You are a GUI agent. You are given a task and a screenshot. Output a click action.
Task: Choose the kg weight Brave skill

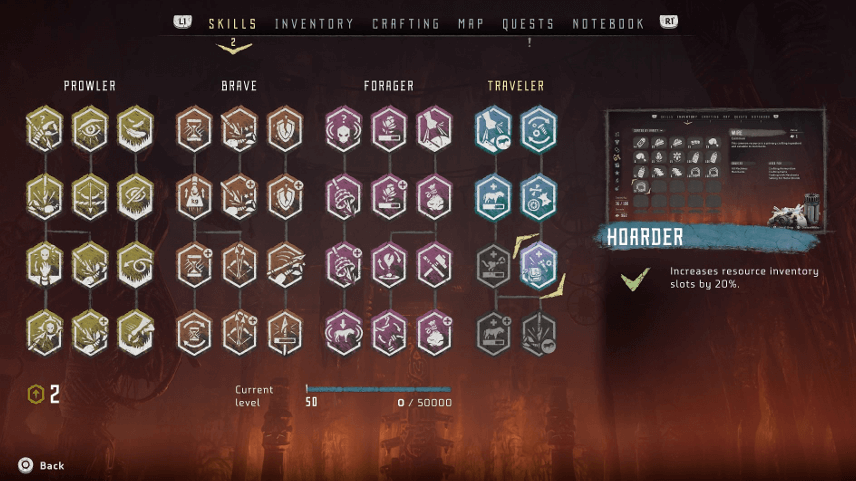click(x=194, y=197)
